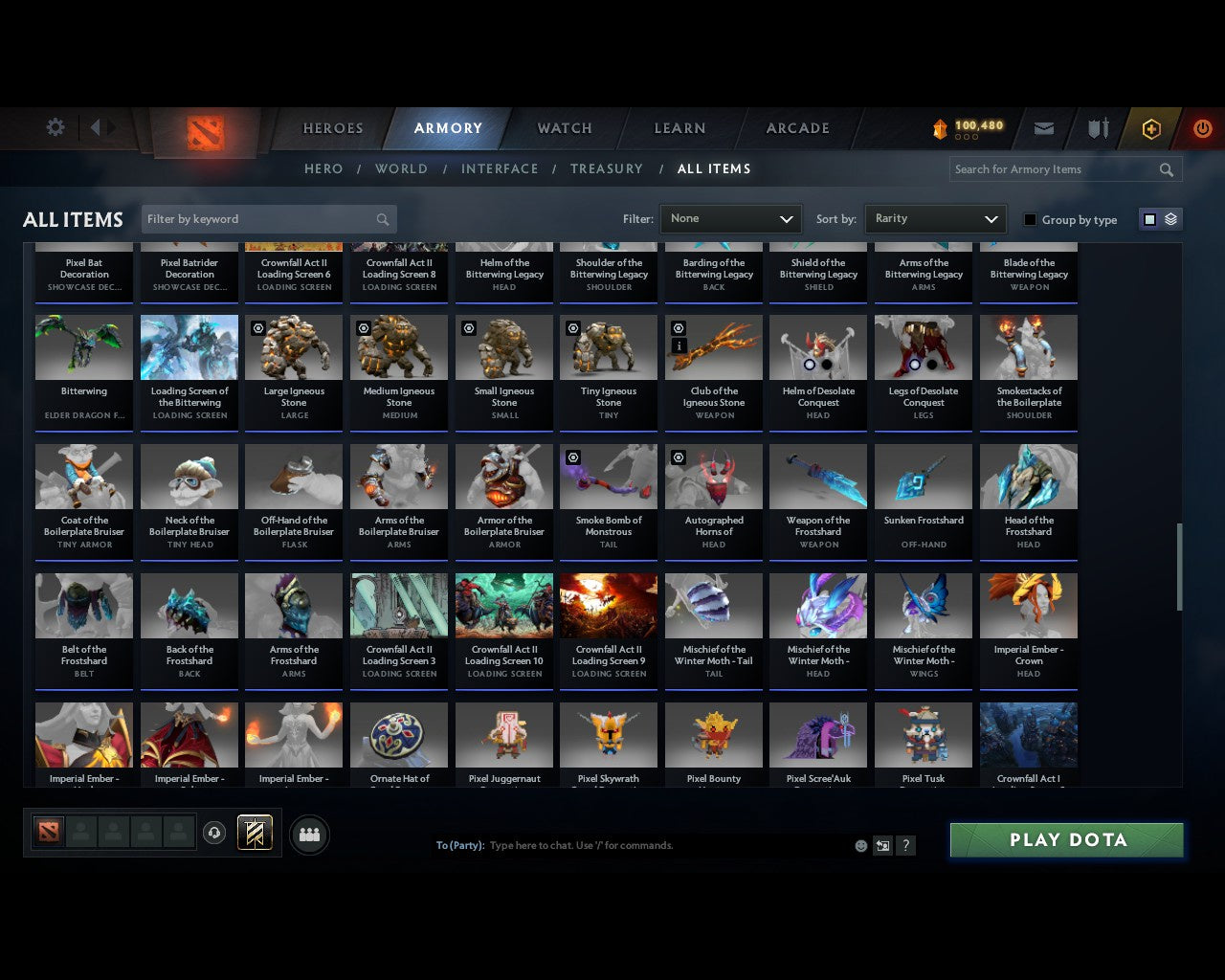Open voice chat with the headset icon
The width and height of the screenshot is (1225, 980).
click(x=214, y=832)
